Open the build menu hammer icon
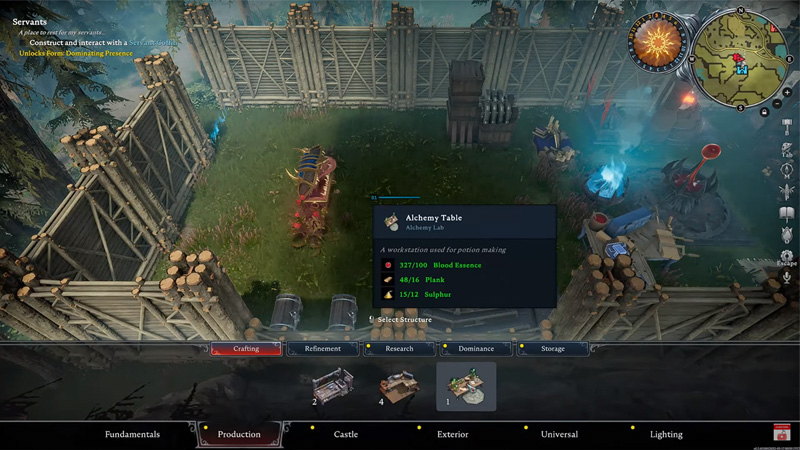Screen dimensions: 800x450 tap(787, 124)
